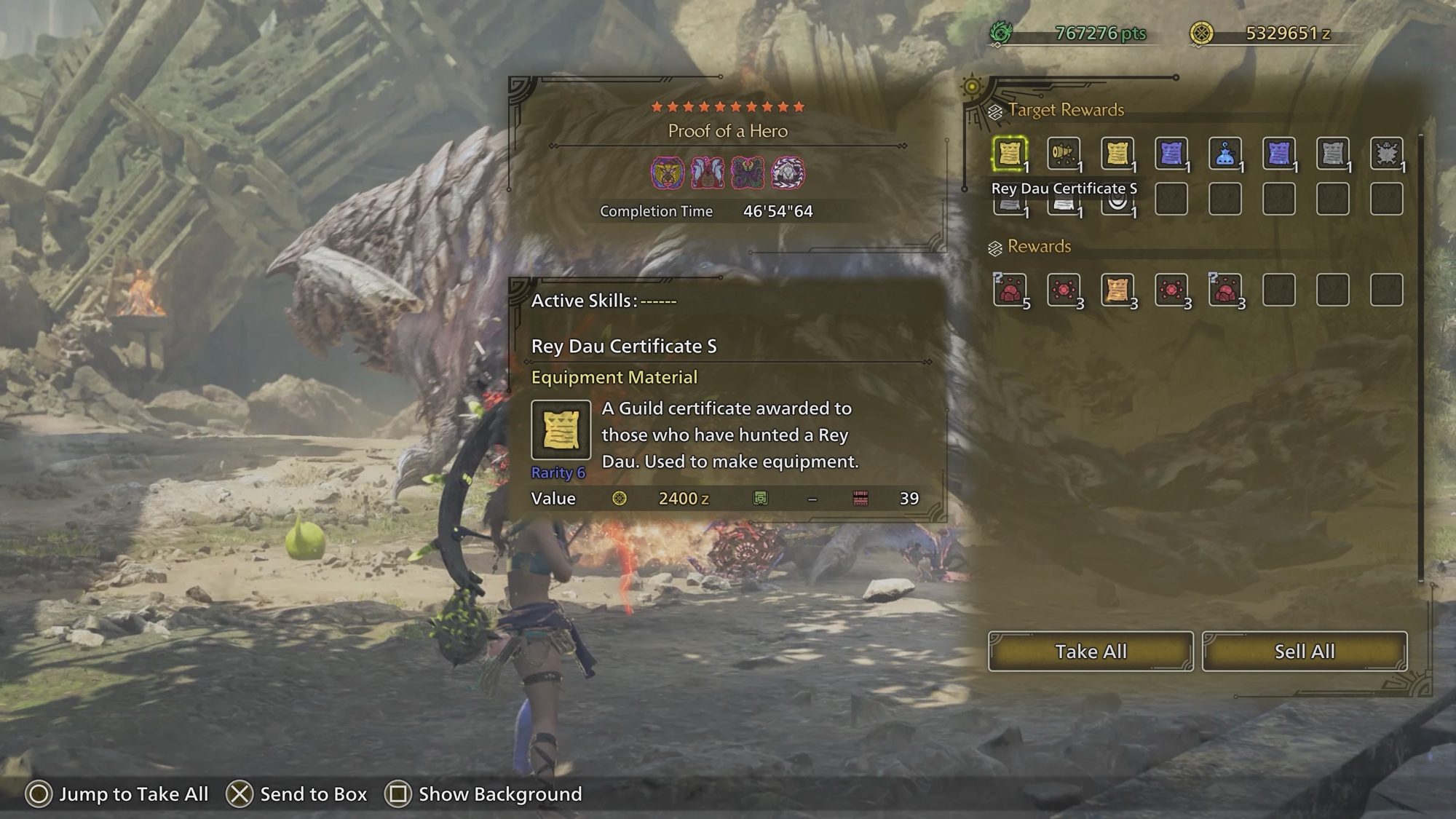Select the yellow horn fragment reward slot

pos(1064,154)
